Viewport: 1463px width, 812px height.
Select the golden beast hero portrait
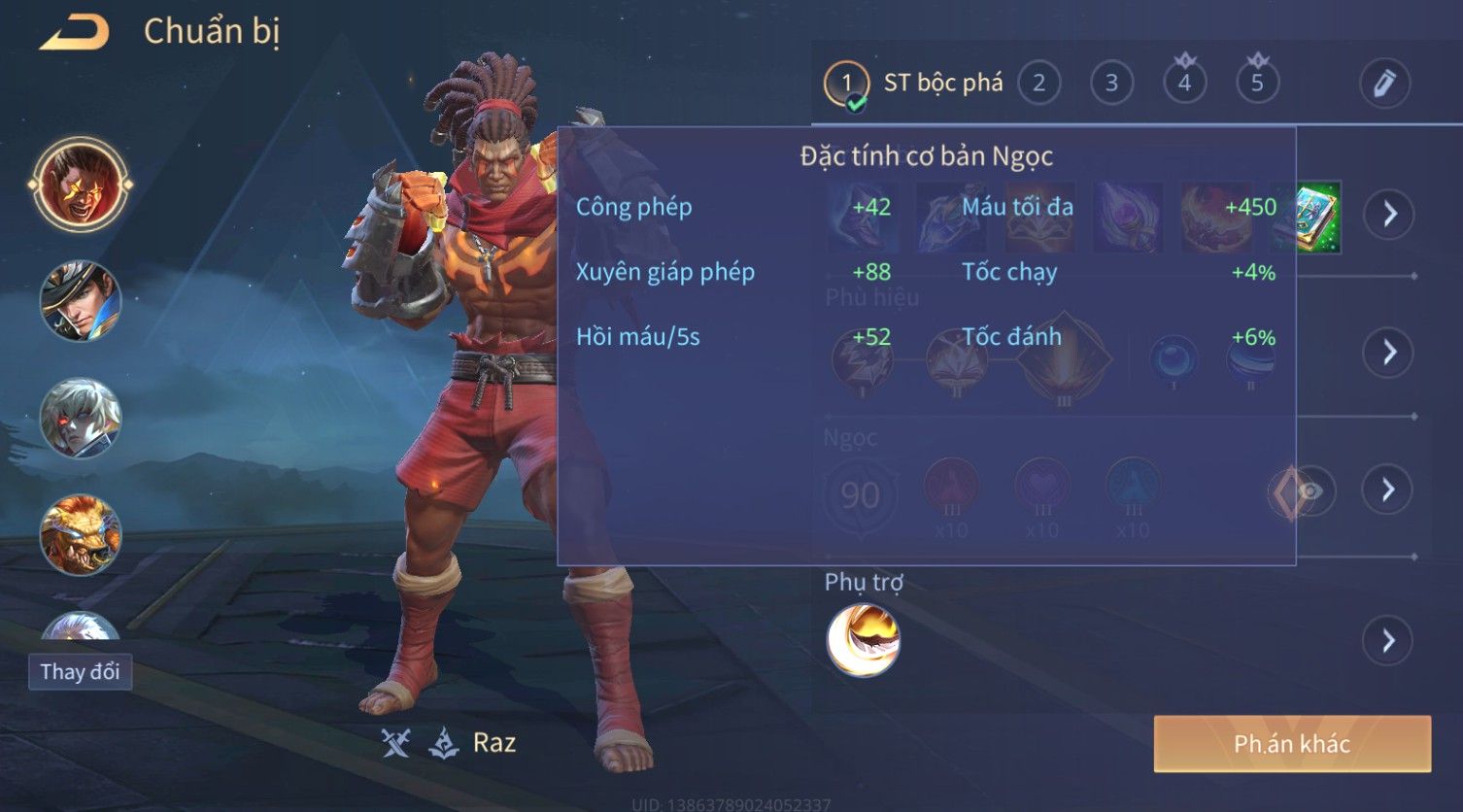click(81, 535)
